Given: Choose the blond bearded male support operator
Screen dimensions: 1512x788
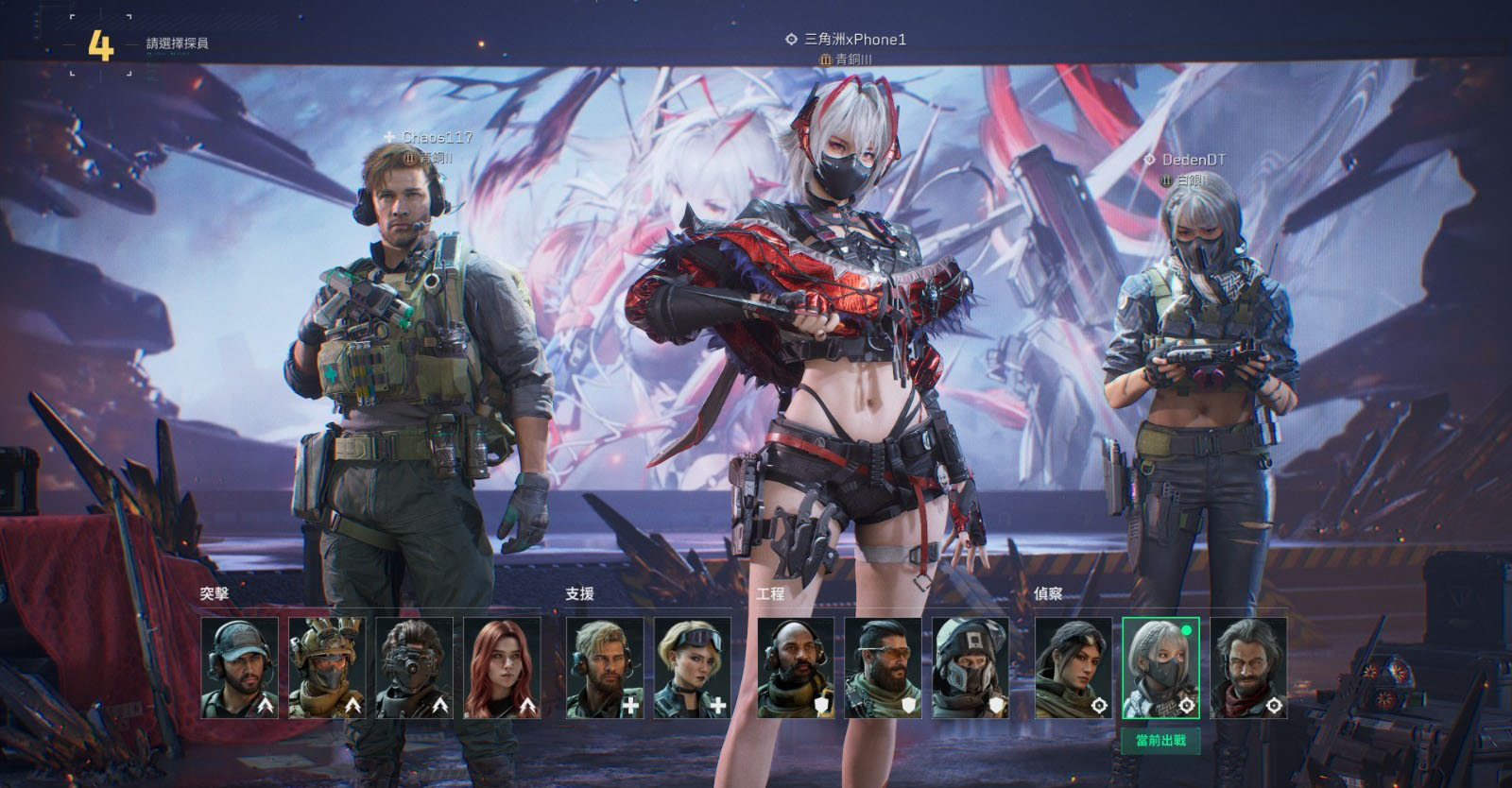Looking at the screenshot, I should 605,668.
